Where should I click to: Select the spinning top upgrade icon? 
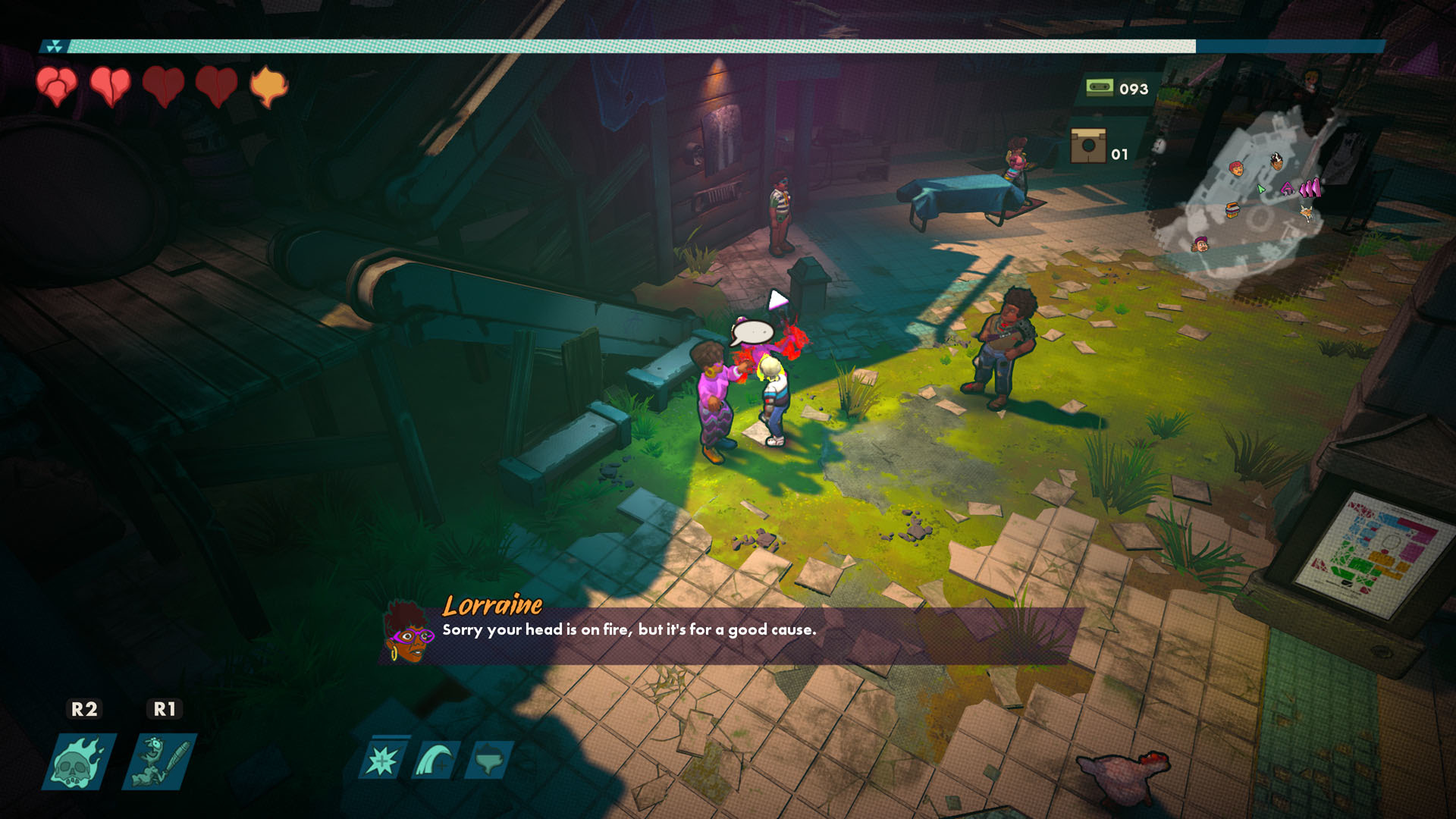coord(489,760)
